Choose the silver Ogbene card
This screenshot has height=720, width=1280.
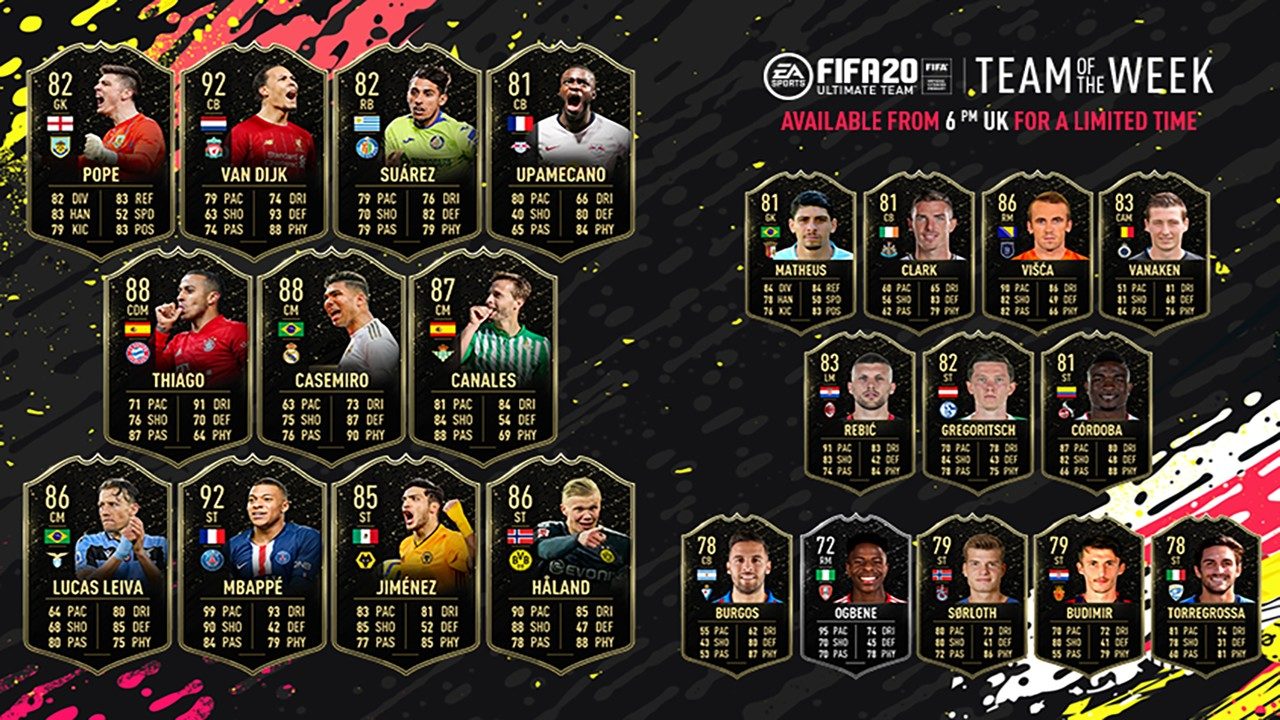(x=855, y=594)
